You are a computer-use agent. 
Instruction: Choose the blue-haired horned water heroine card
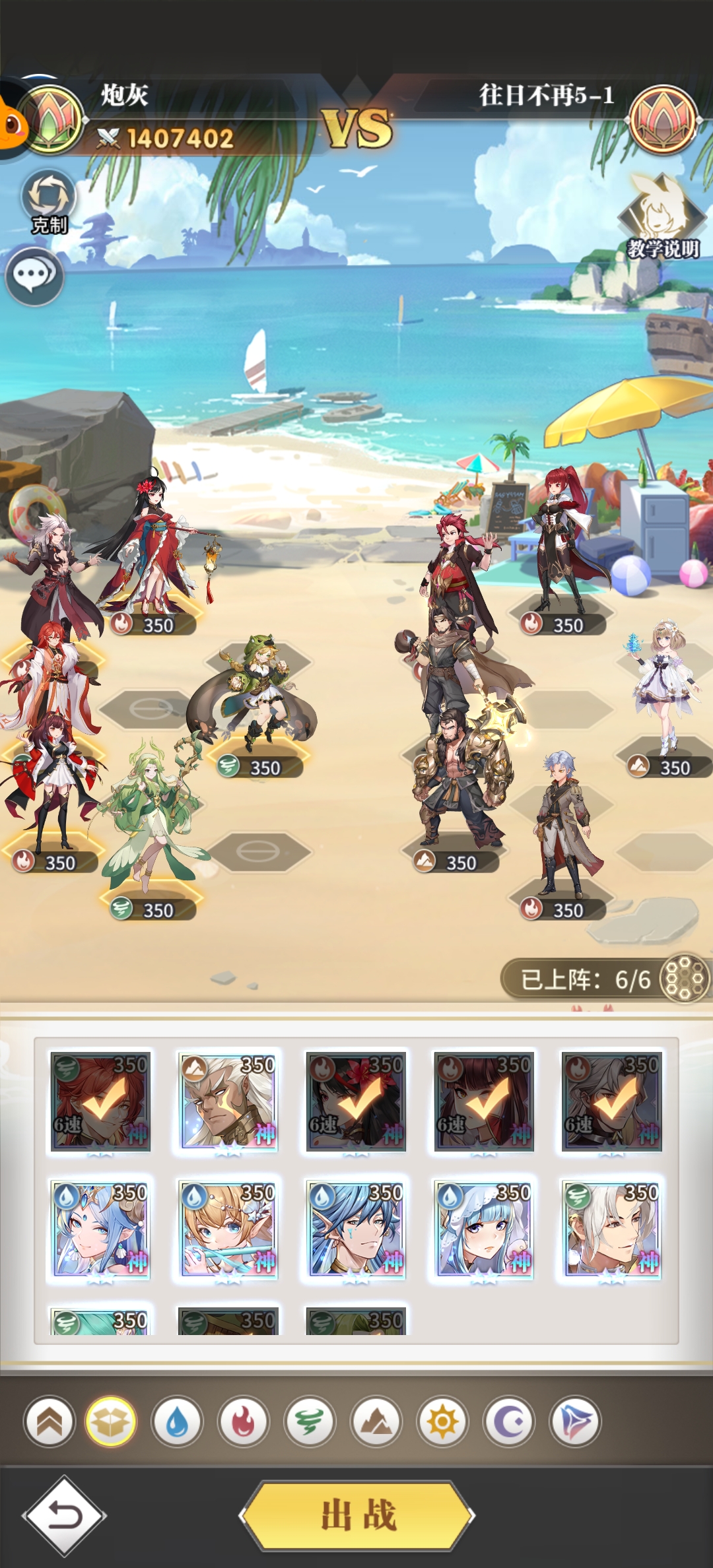pyautogui.click(x=100, y=1229)
